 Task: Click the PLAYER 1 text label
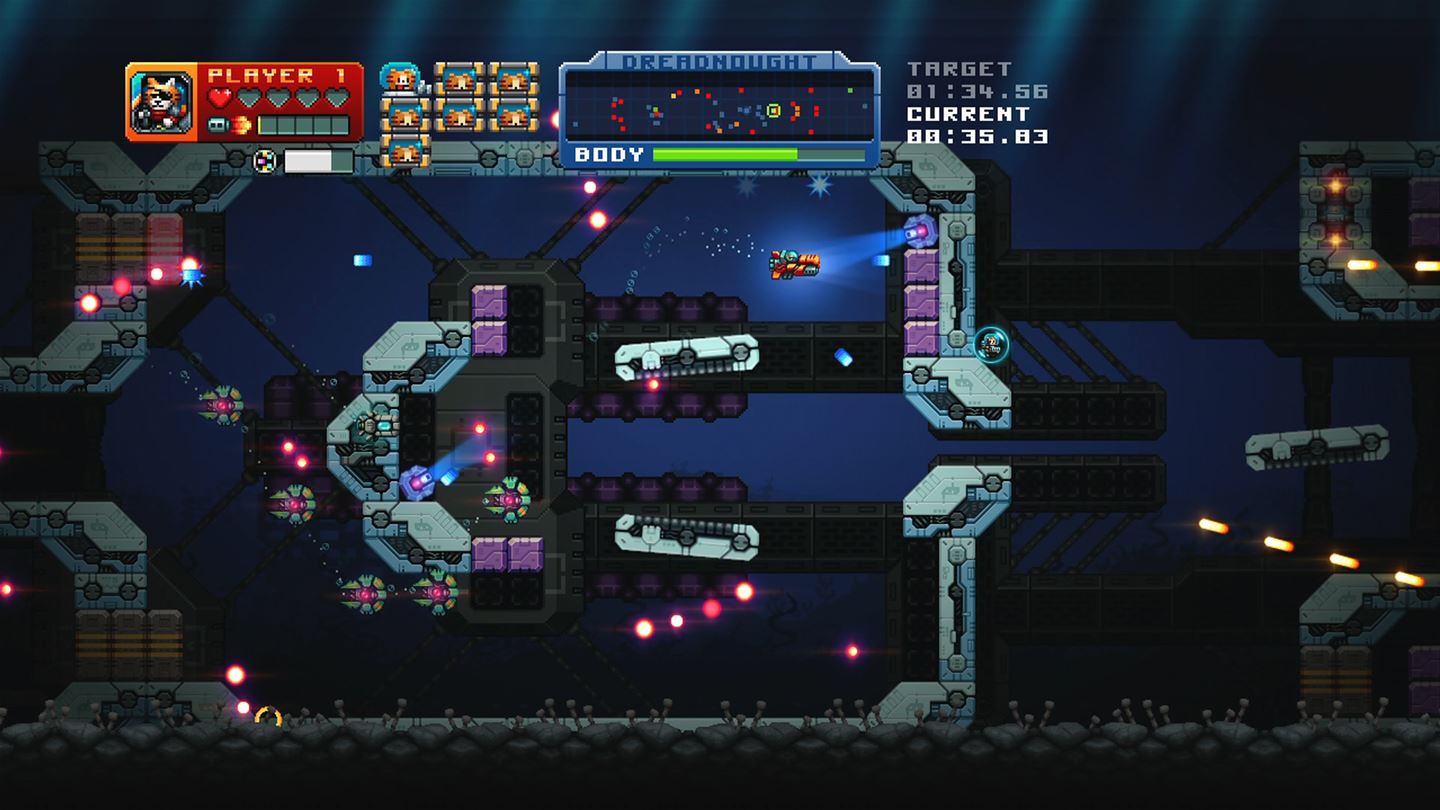pyautogui.click(x=280, y=75)
